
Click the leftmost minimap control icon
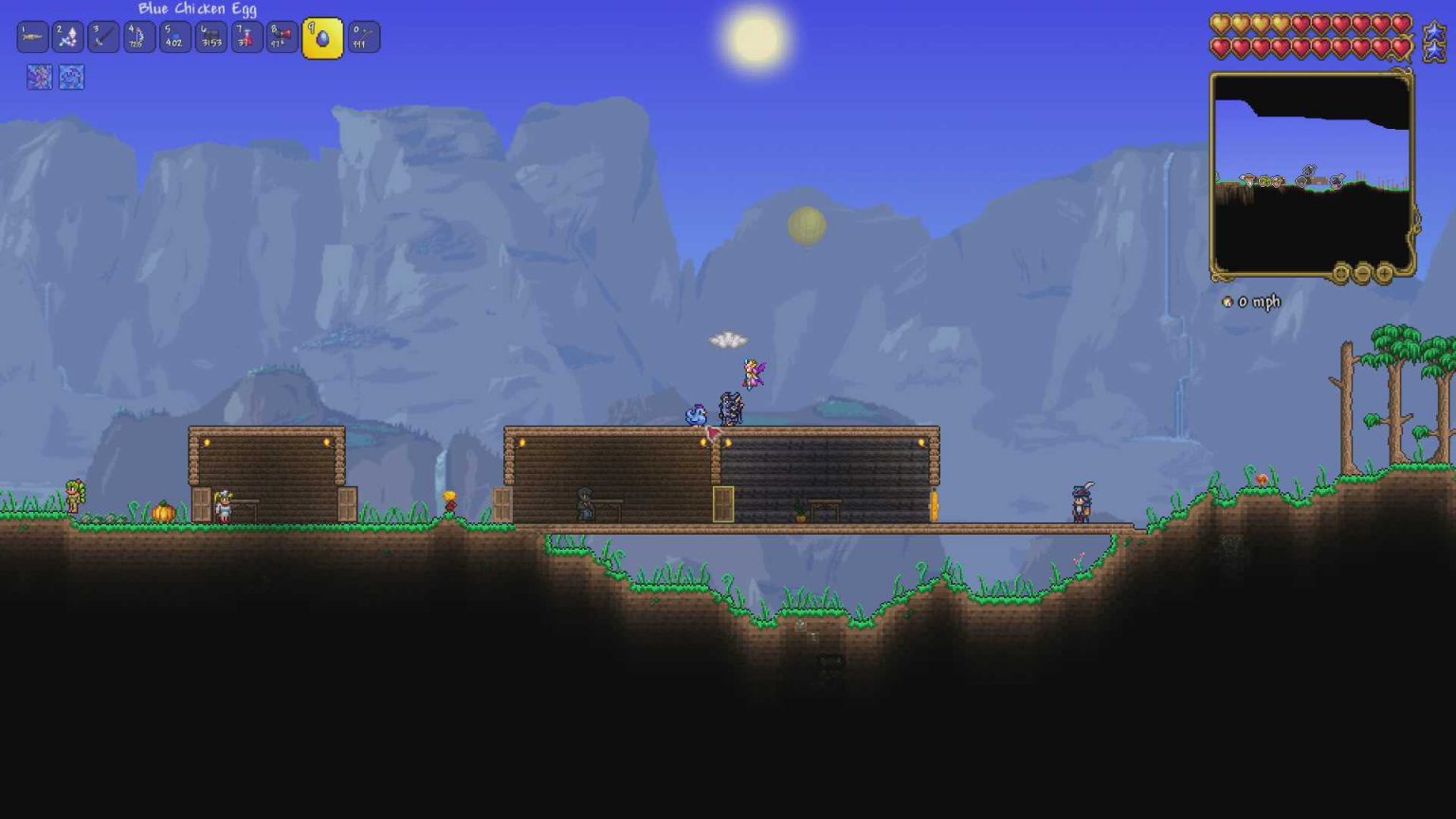coord(1341,274)
